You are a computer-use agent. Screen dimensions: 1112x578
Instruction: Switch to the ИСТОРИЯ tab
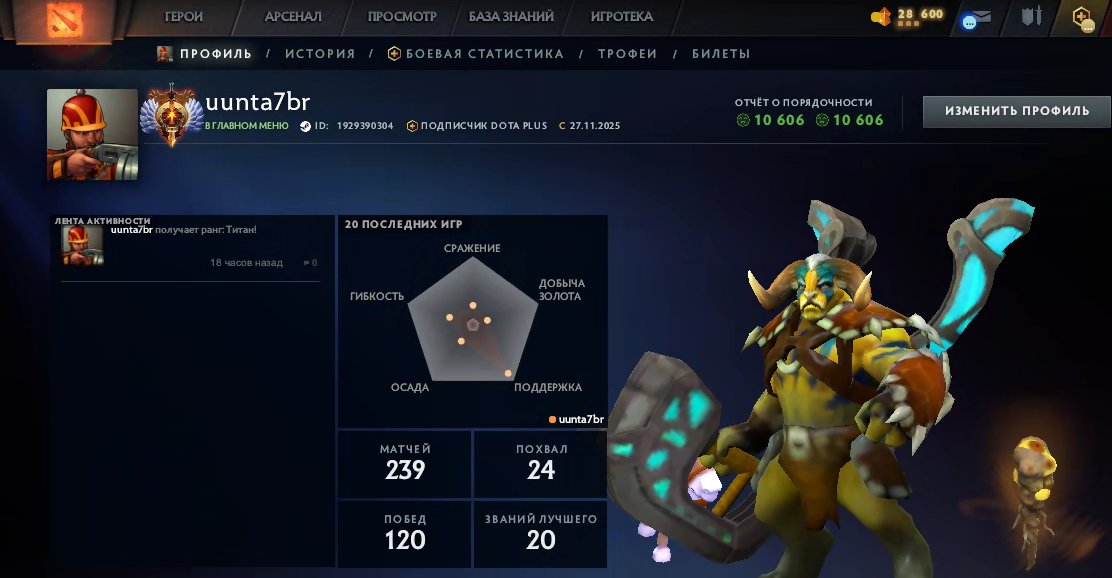(x=320, y=54)
